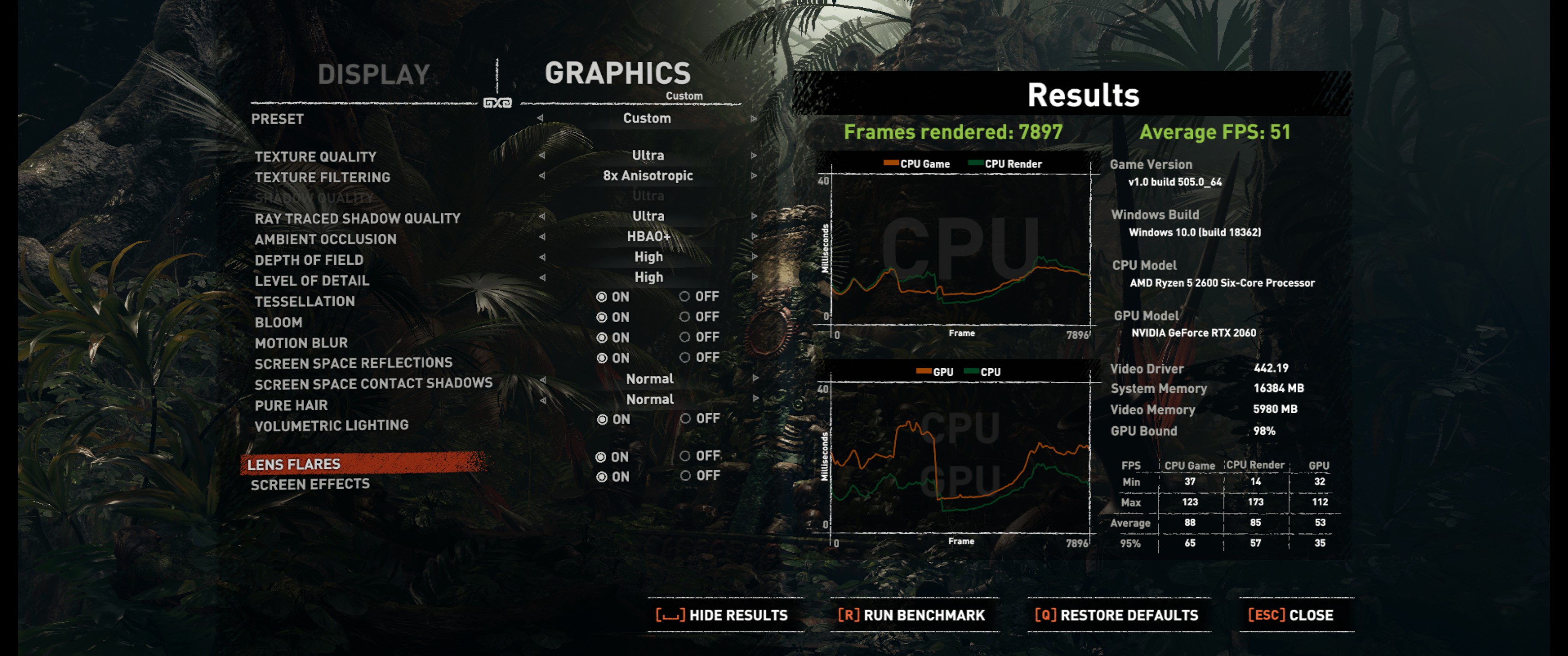Switch to the Display tab
The height and width of the screenshot is (656, 1568).
pyautogui.click(x=374, y=75)
